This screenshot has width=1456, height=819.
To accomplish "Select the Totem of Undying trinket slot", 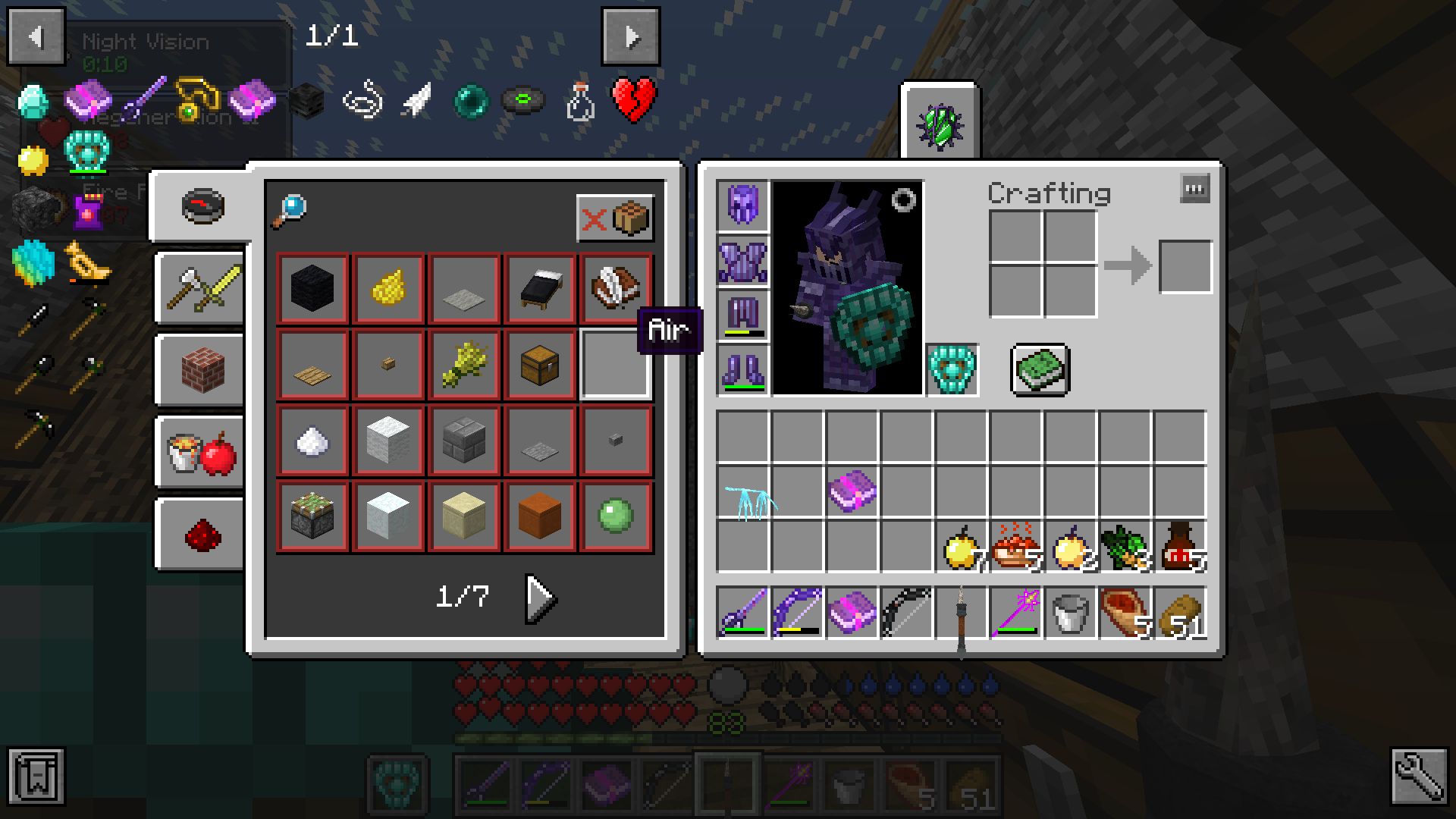I will pos(952,371).
